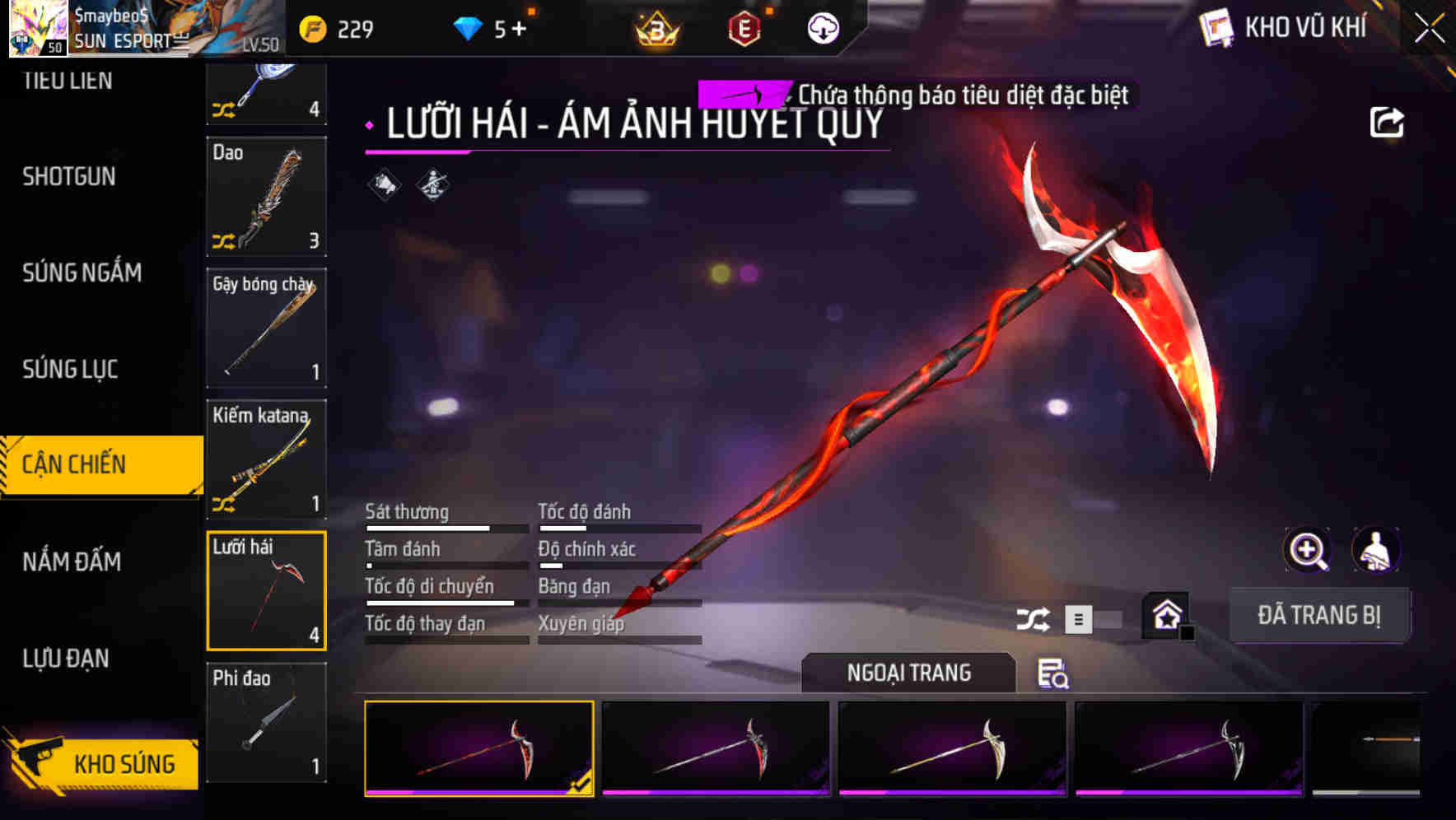Zoom the weapon with the magnifier icon
The height and width of the screenshot is (820, 1456).
point(1308,550)
